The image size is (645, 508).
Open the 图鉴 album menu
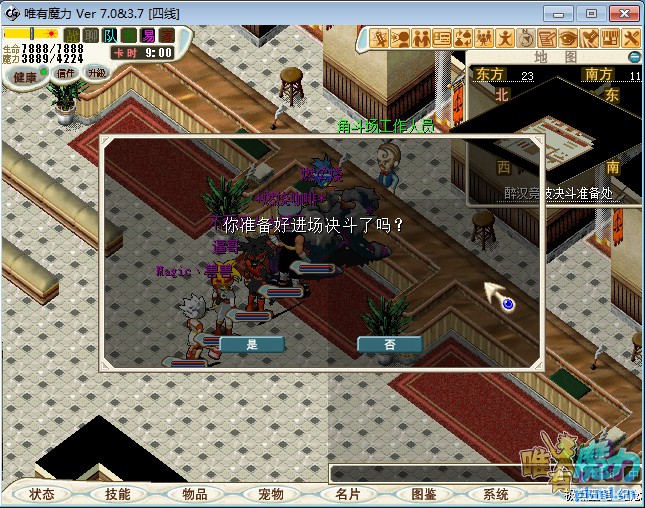coord(423,494)
